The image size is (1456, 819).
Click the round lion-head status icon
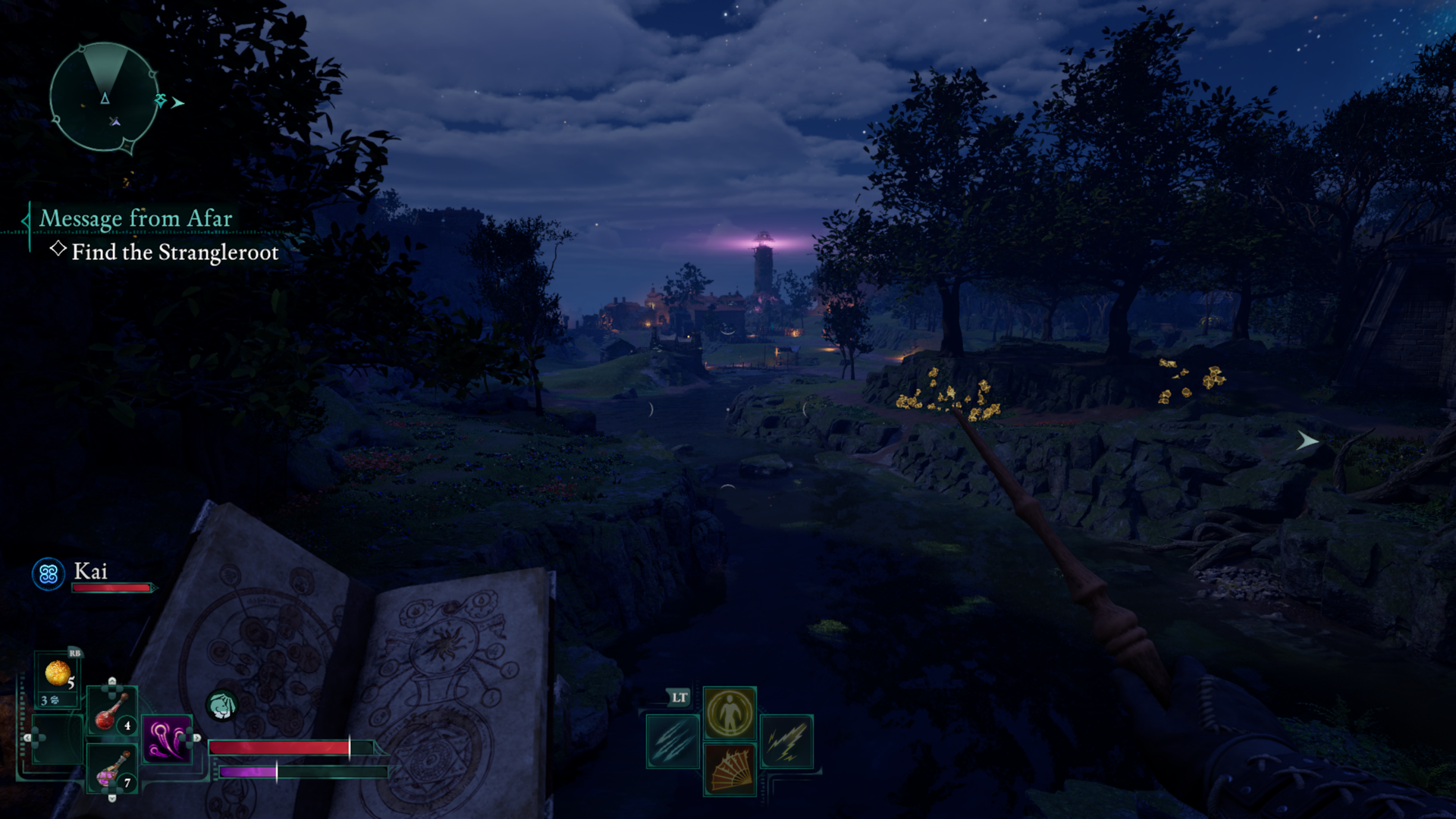tap(221, 706)
